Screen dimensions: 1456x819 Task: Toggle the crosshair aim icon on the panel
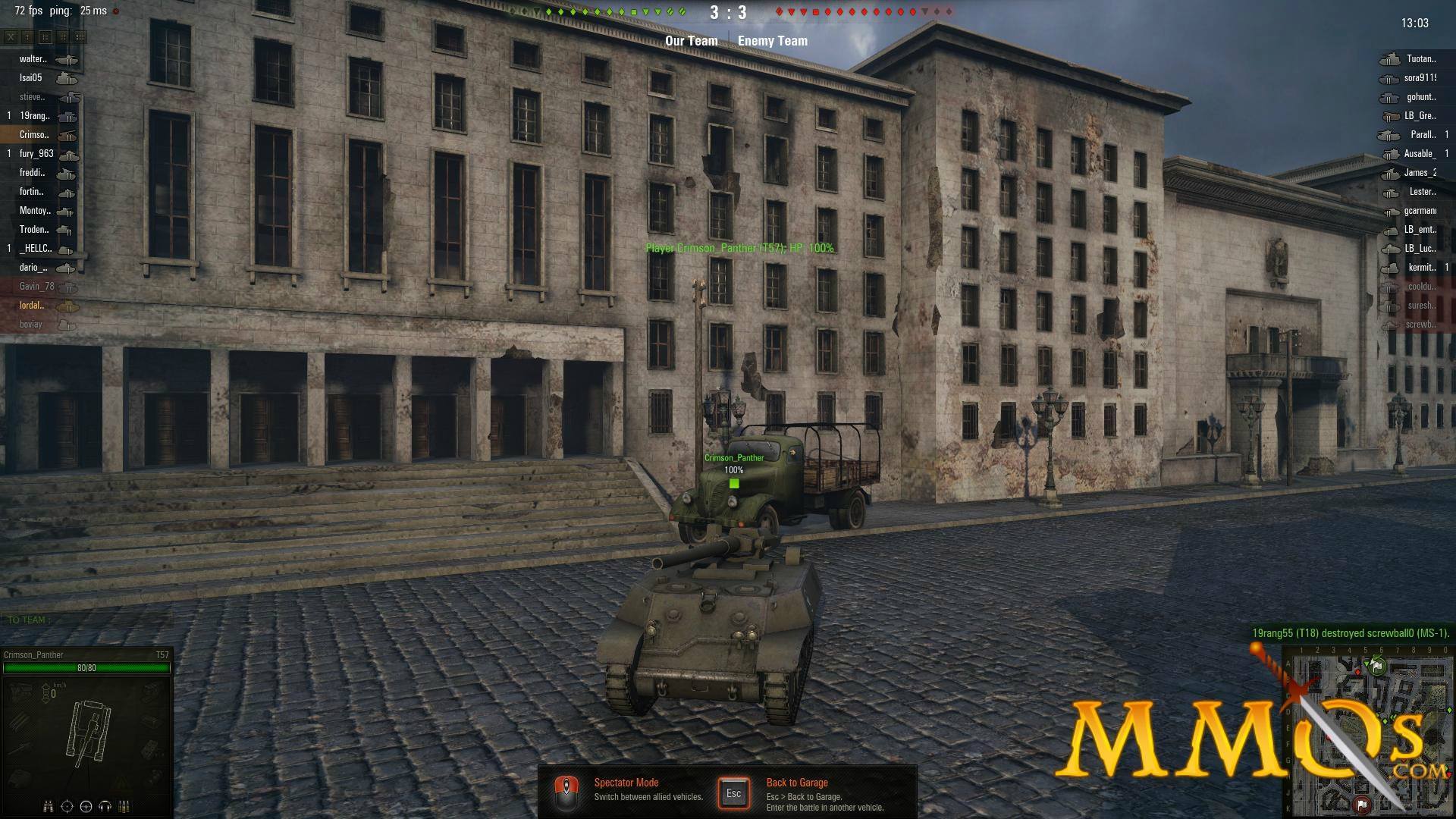pyautogui.click(x=67, y=806)
